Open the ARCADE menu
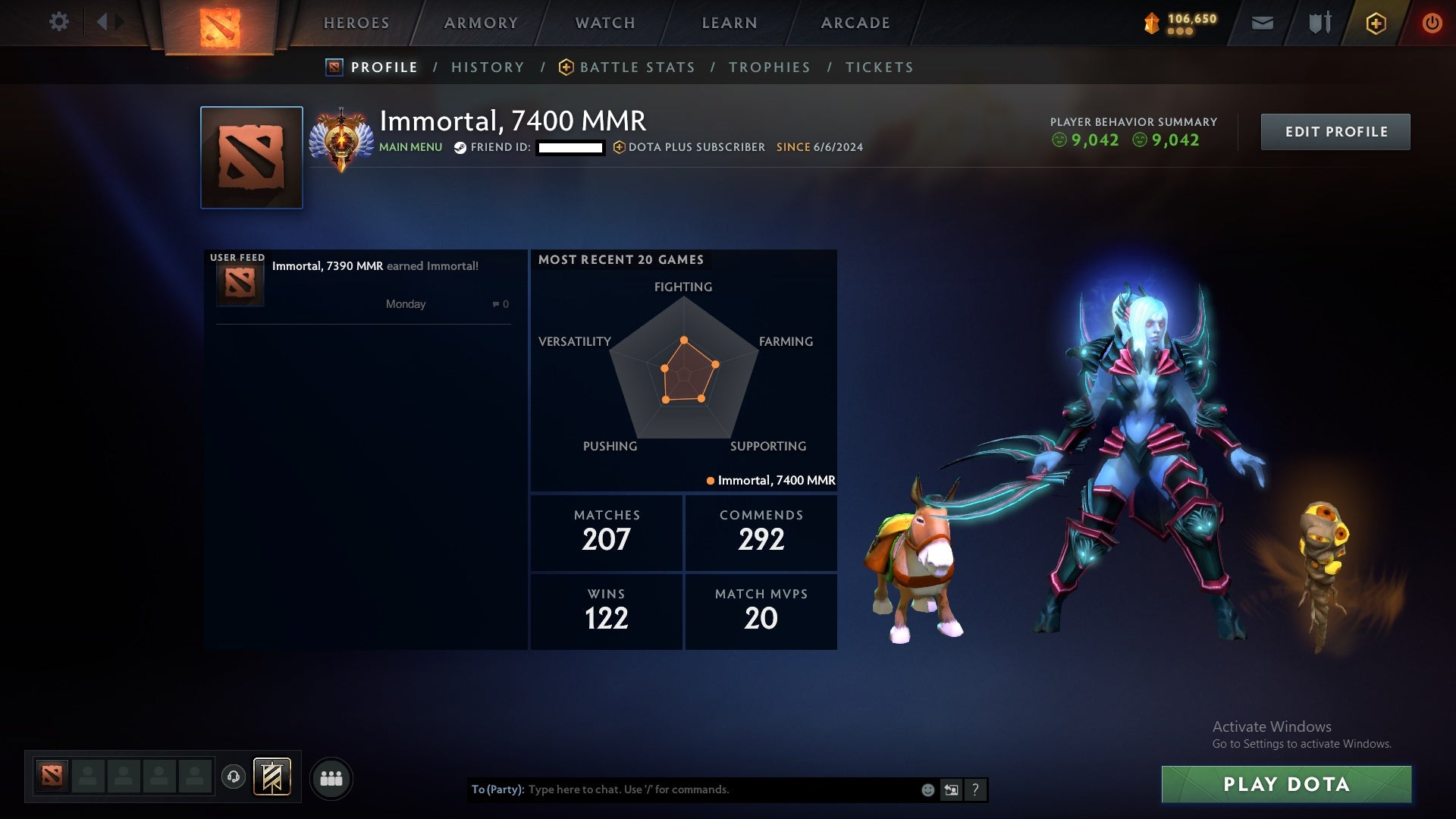This screenshot has width=1456, height=819. point(855,23)
